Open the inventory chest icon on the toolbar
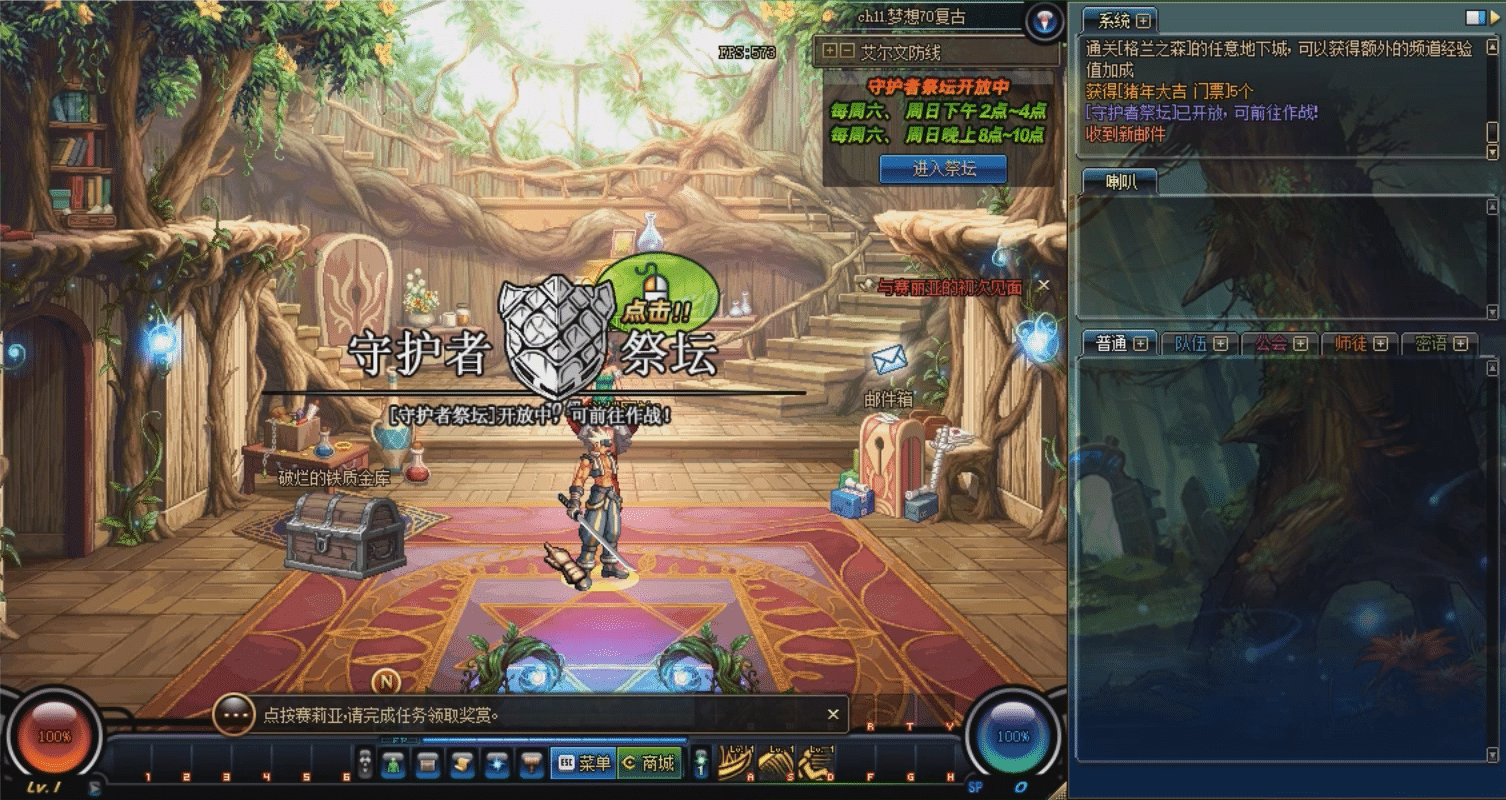The image size is (1506, 800). (x=429, y=762)
